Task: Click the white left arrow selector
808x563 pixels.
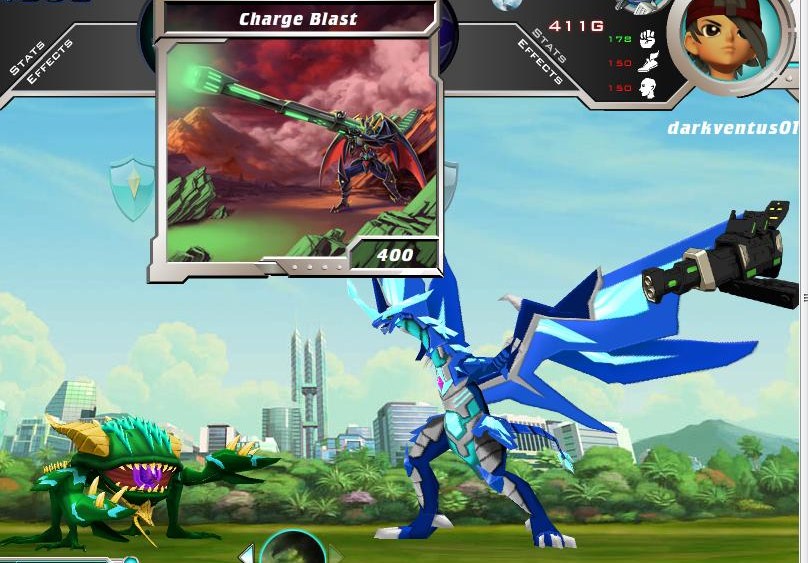Action: click(246, 553)
